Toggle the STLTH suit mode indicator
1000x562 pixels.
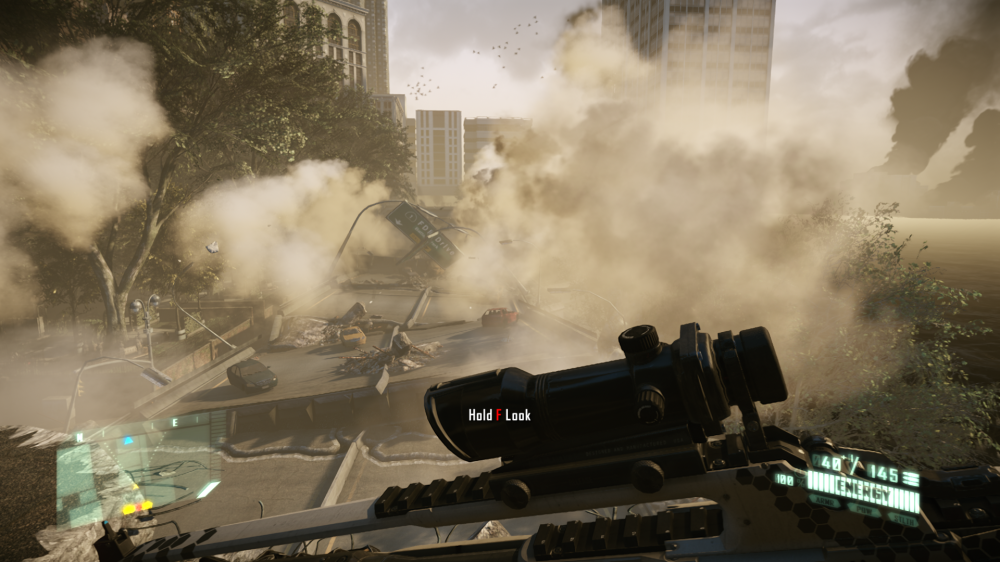coord(902,518)
